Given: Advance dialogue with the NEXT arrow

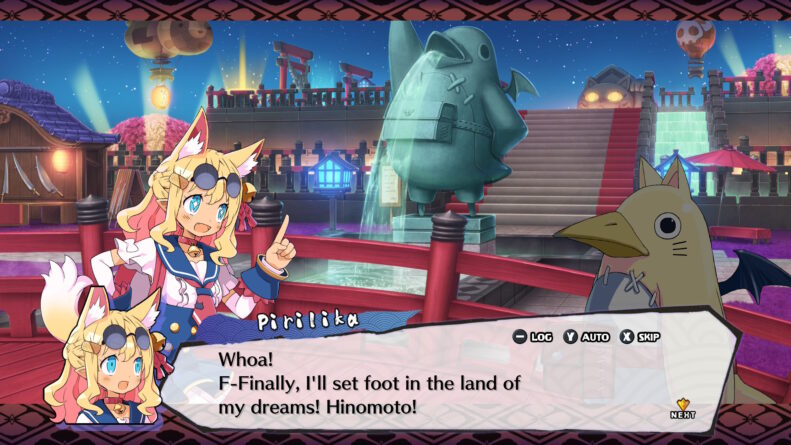Looking at the screenshot, I should pos(683,407).
